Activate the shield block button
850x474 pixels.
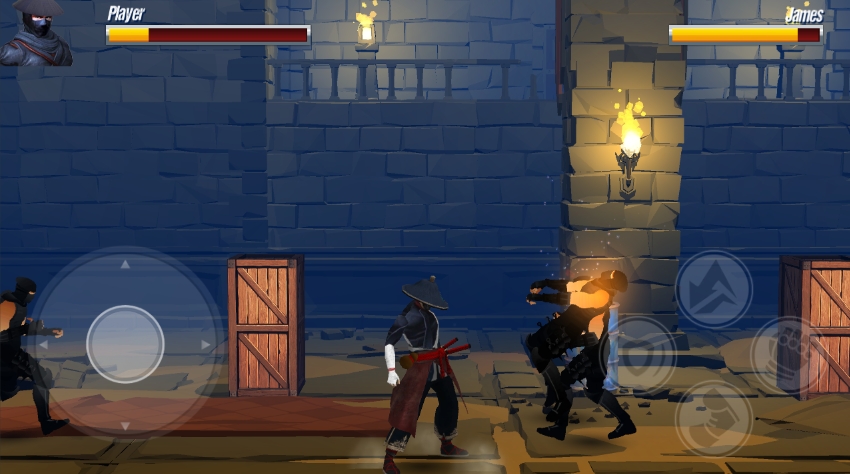[x=638, y=354]
